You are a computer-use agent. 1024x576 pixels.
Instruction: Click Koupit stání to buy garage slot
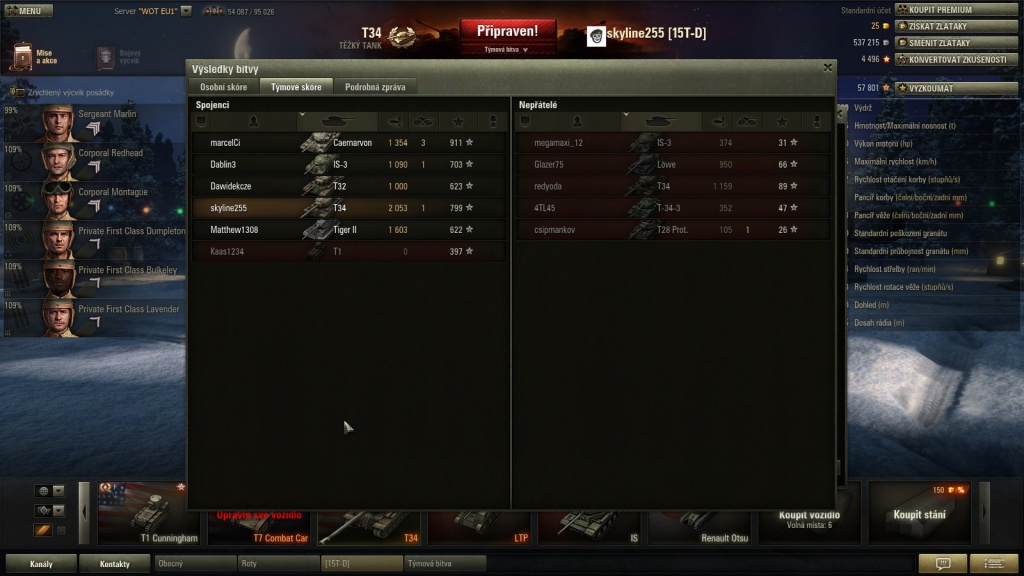point(919,514)
